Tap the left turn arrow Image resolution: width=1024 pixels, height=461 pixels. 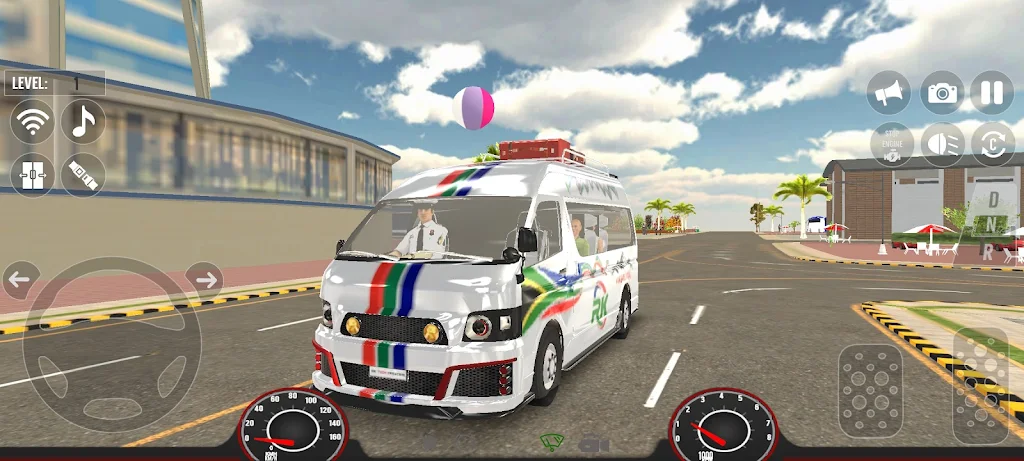21,277
